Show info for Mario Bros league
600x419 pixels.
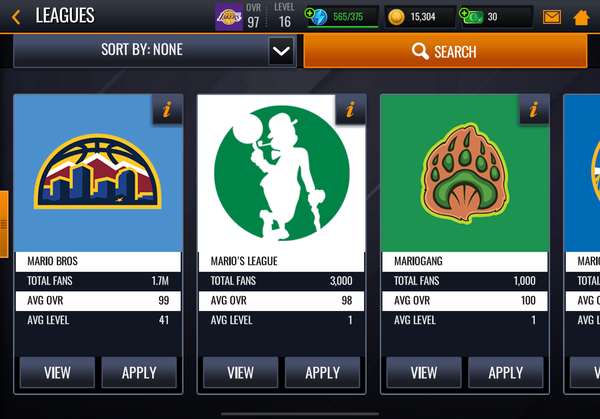pos(166,110)
